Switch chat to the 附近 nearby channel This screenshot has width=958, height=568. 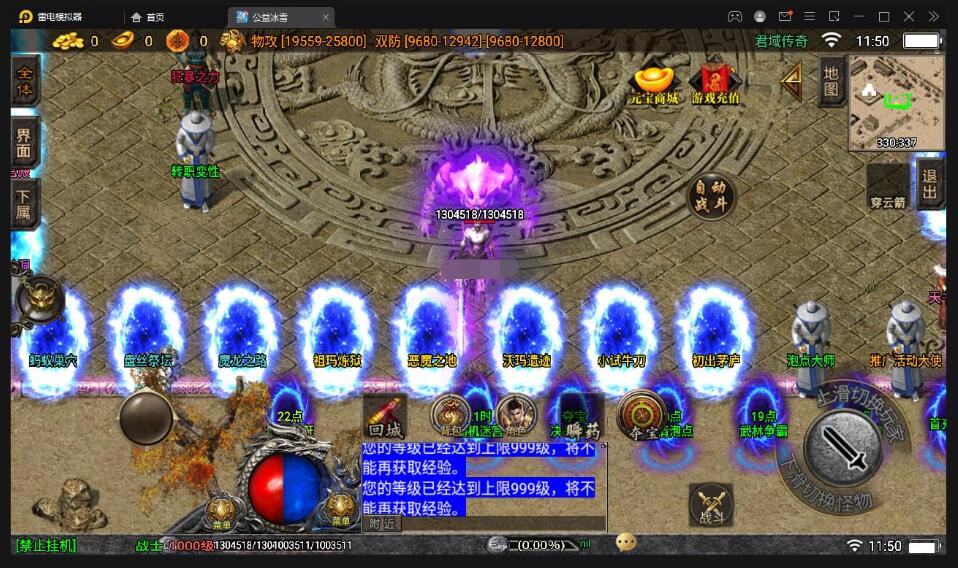point(382,523)
